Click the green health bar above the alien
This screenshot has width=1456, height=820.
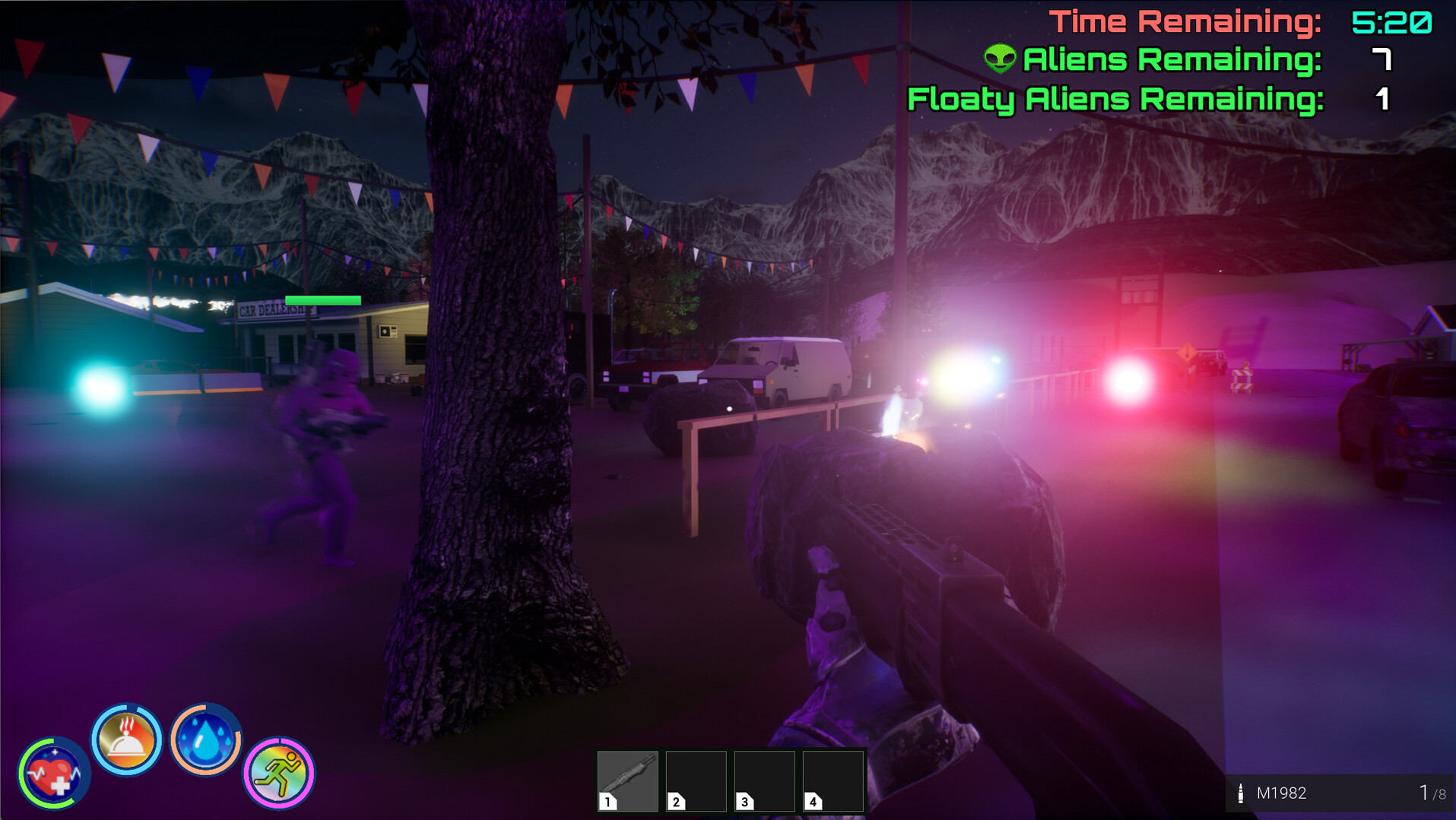click(322, 299)
